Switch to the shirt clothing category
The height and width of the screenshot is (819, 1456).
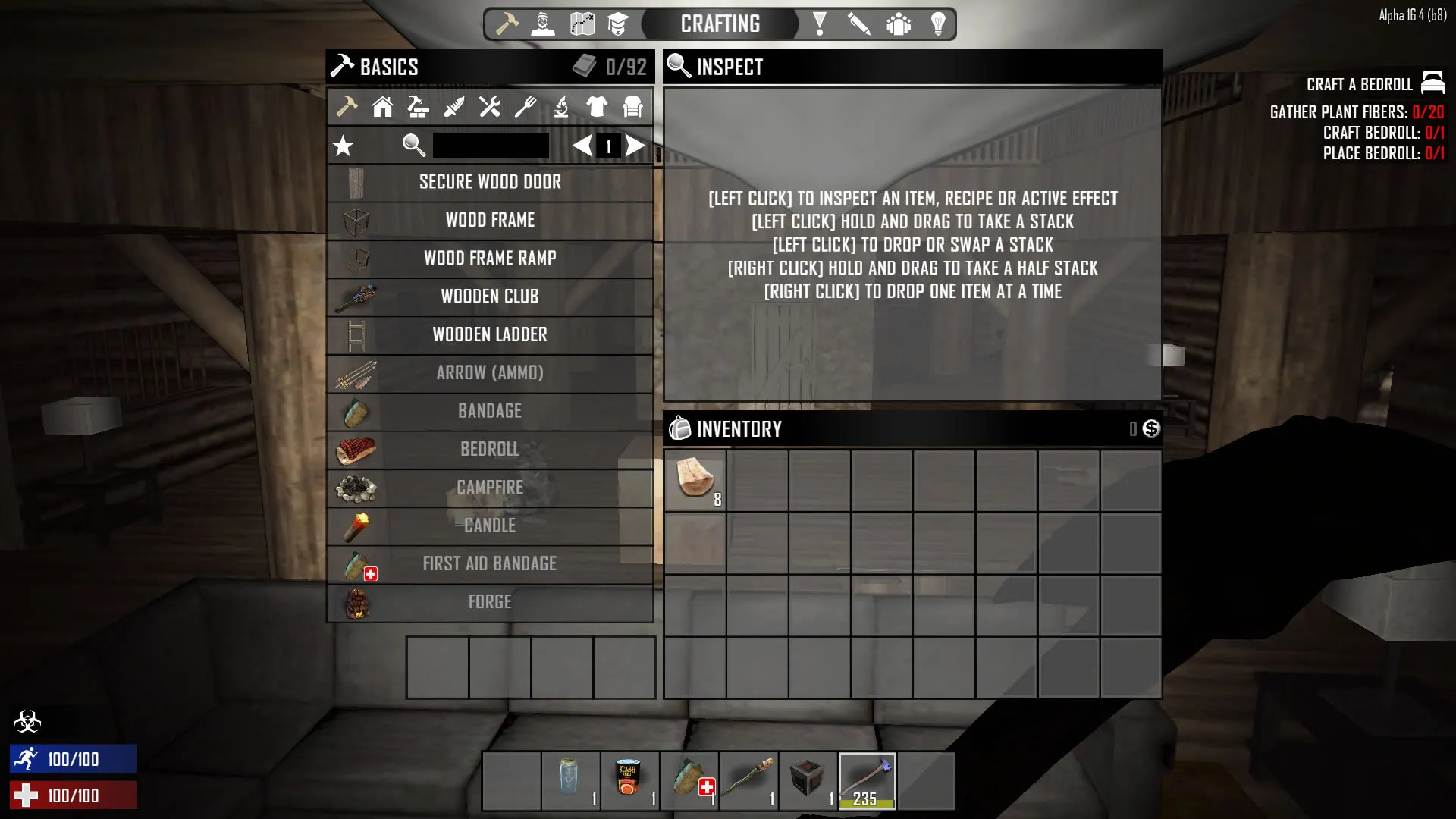point(597,107)
